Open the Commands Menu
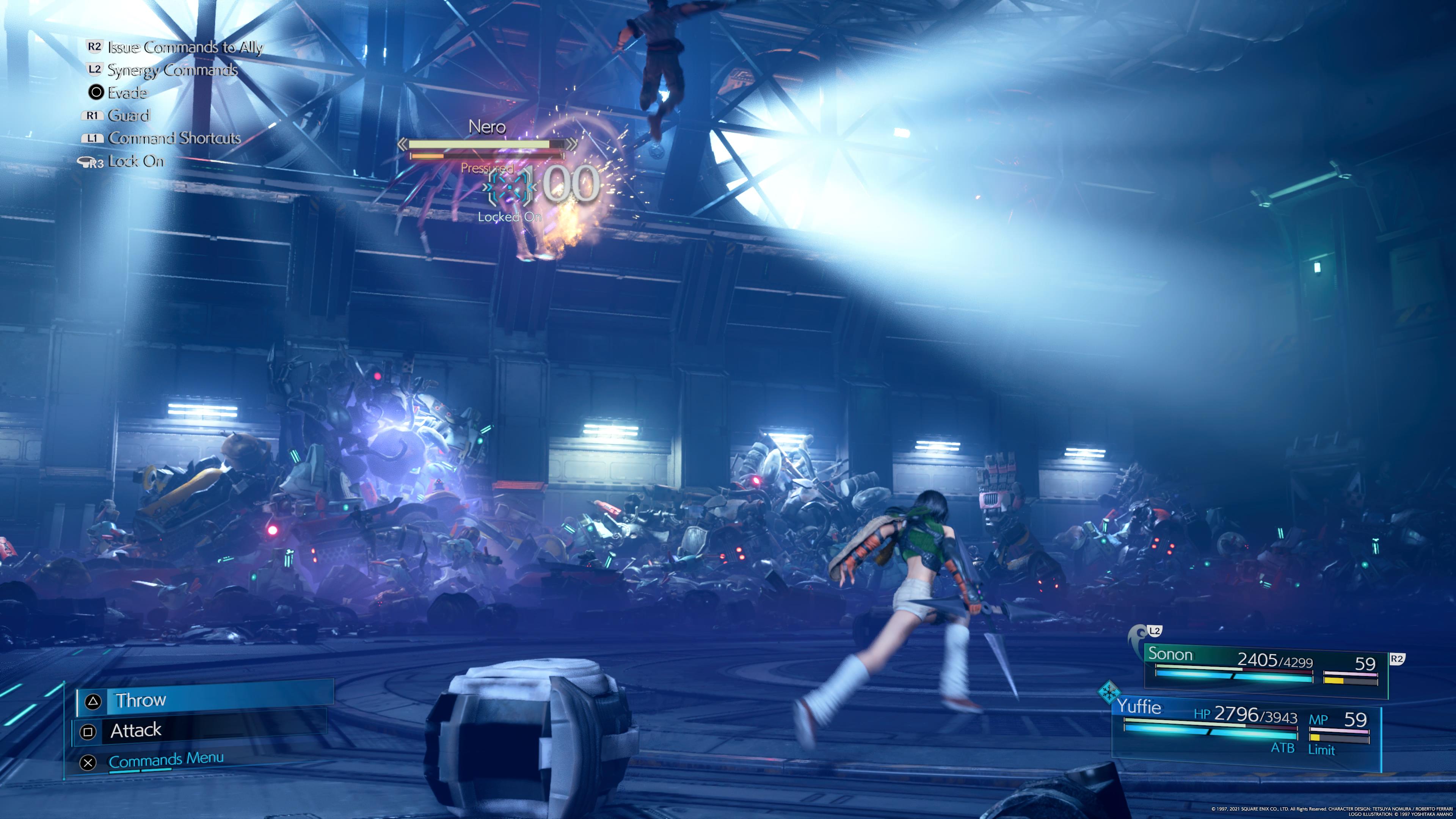This screenshot has height=819, width=1456. point(166,760)
